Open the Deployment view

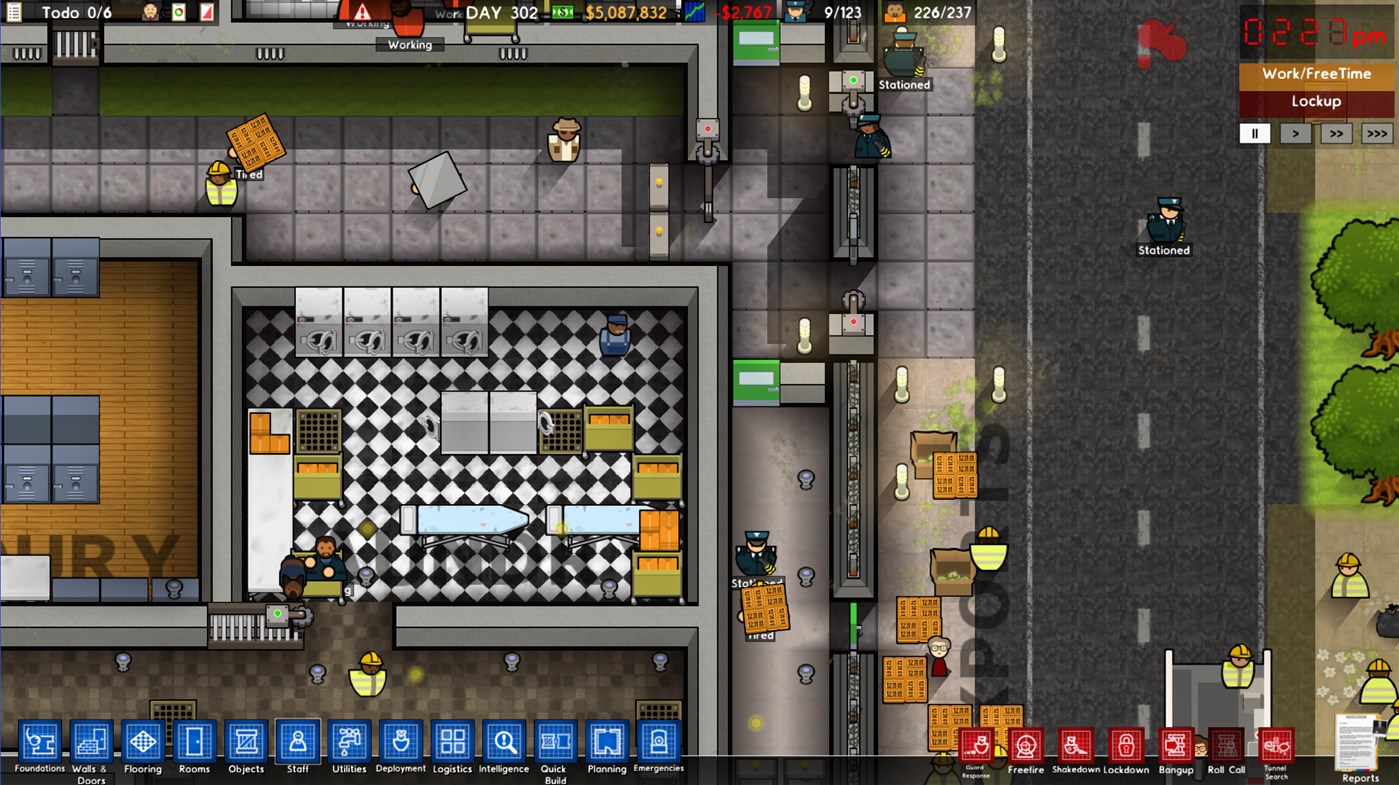tap(400, 742)
